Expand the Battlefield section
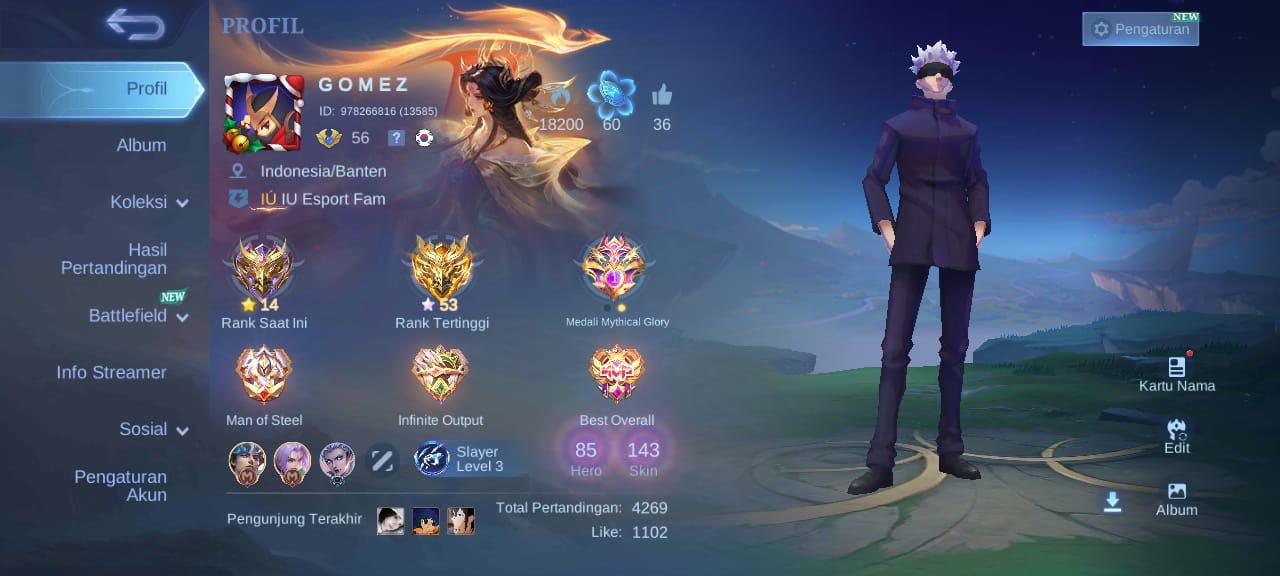This screenshot has width=1280, height=576. [138, 316]
